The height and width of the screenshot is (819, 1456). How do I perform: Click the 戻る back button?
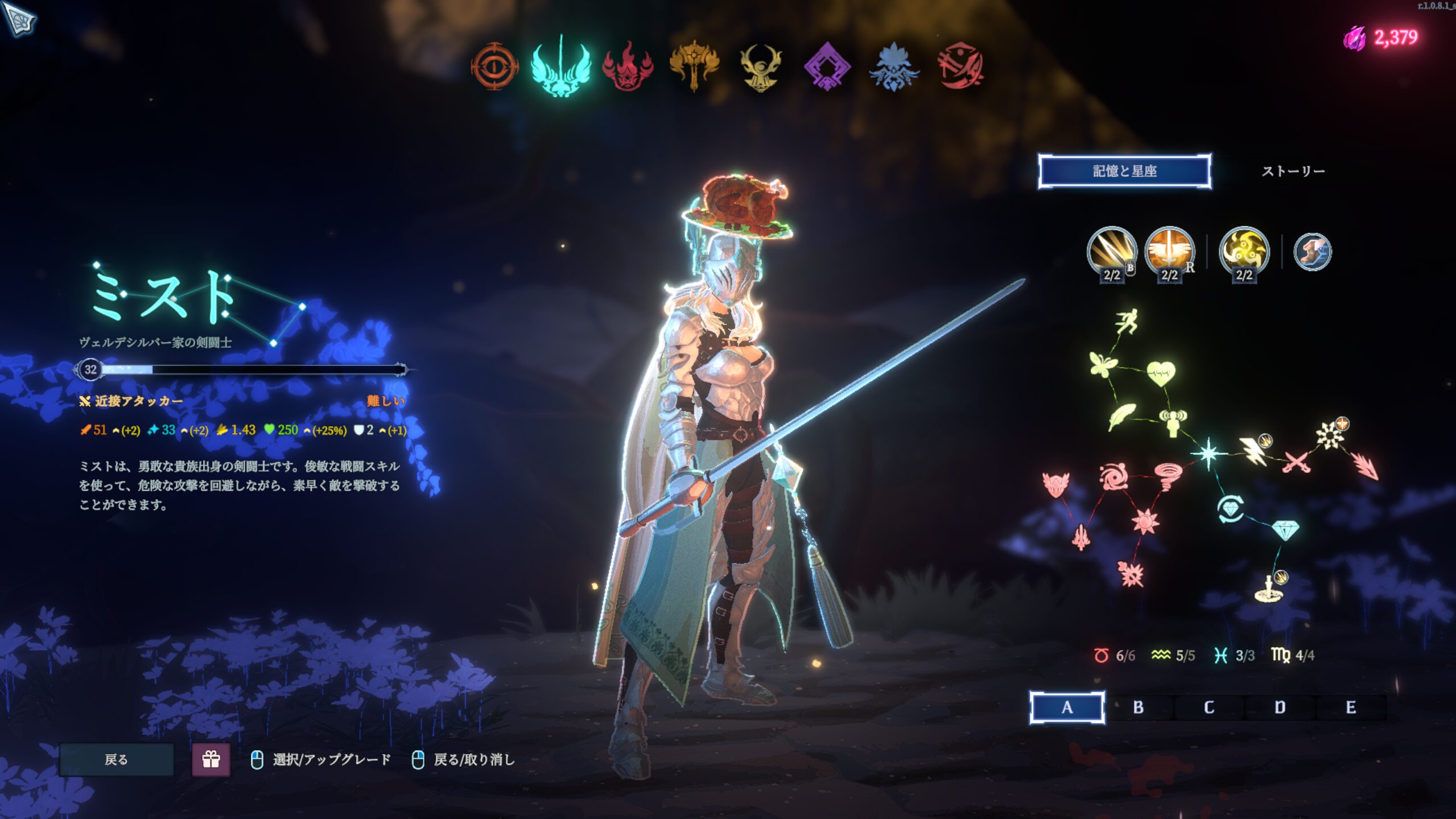tap(117, 759)
